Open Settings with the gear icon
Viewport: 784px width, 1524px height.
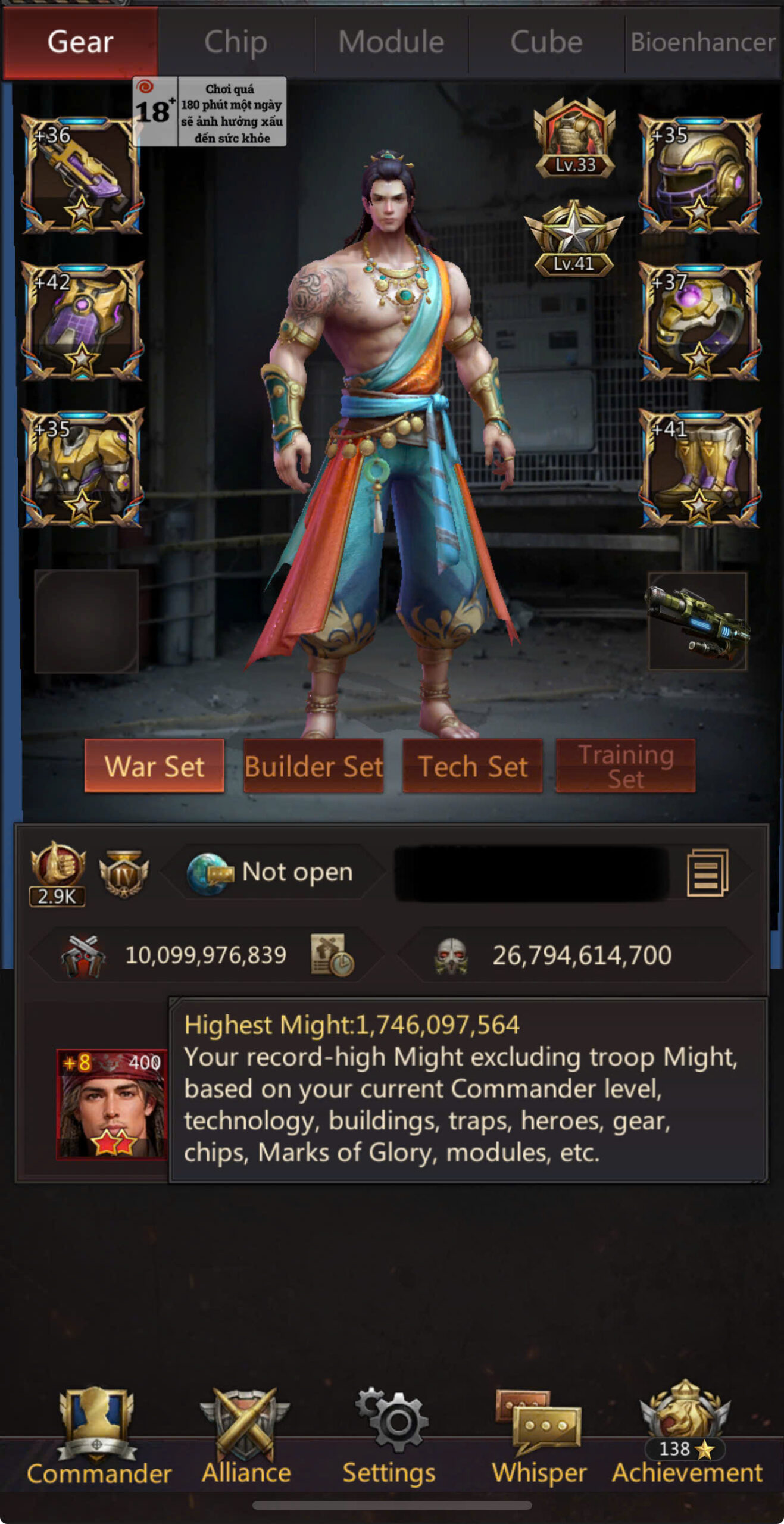pyautogui.click(x=390, y=1435)
